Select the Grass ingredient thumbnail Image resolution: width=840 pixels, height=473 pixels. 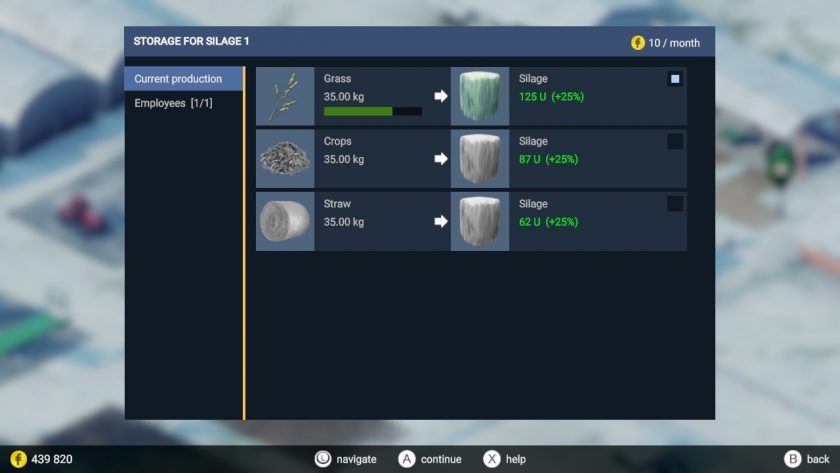point(285,96)
